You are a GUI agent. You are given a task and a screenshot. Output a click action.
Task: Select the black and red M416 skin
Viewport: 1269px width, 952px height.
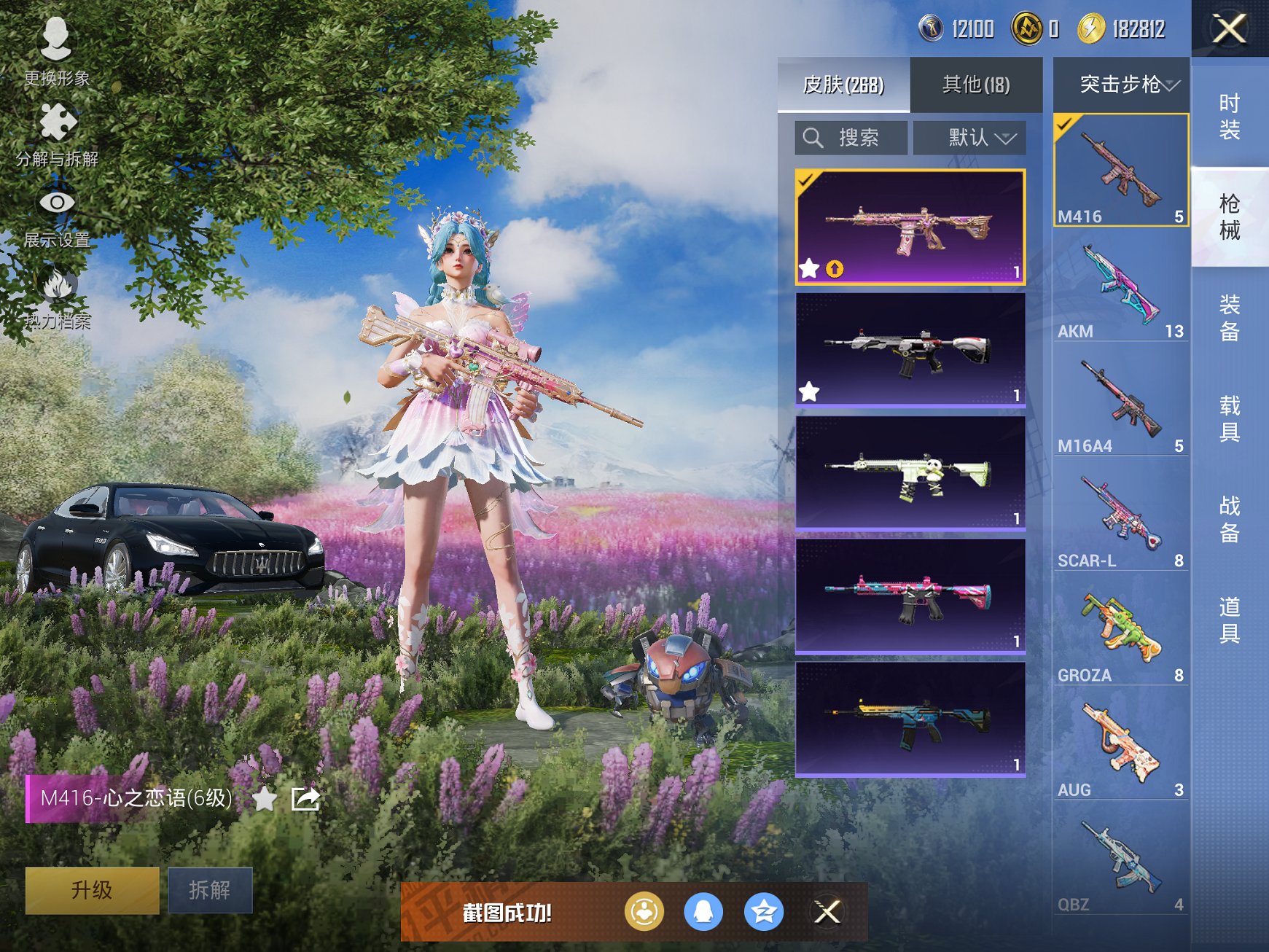click(910, 348)
